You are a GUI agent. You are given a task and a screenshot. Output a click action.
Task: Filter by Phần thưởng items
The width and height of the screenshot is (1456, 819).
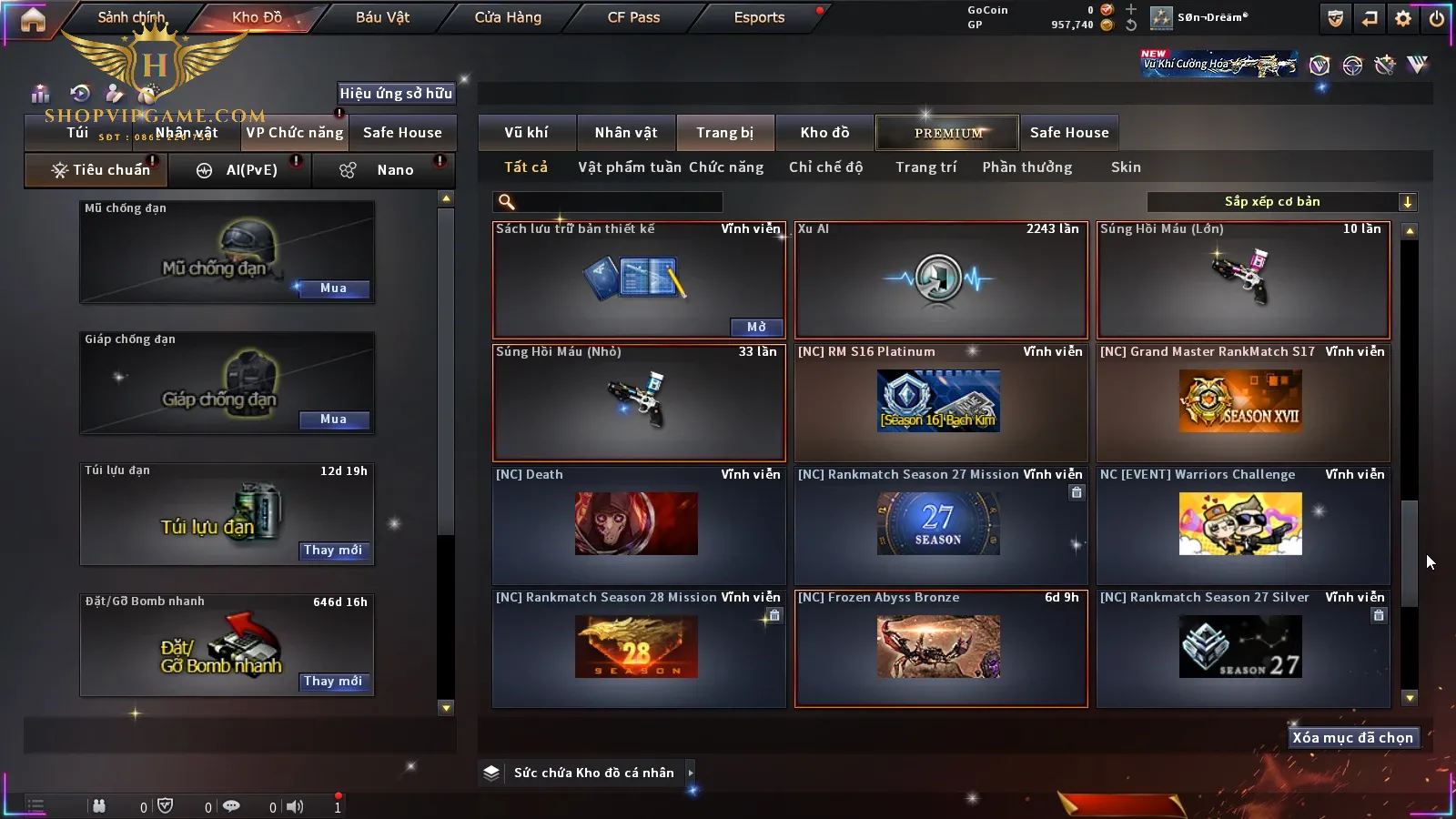coord(1026,167)
